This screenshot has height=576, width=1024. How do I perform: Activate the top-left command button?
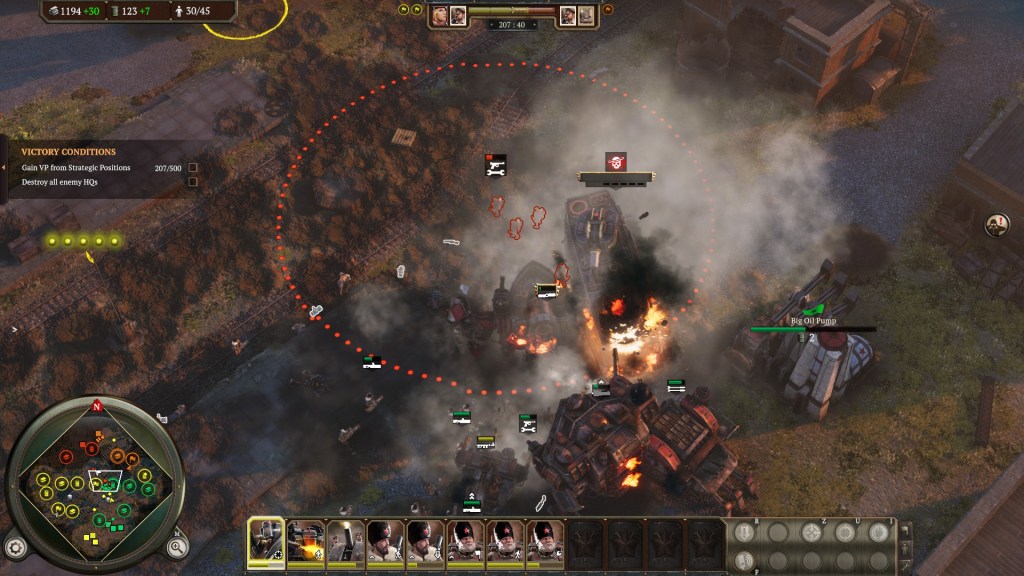pos(743,532)
